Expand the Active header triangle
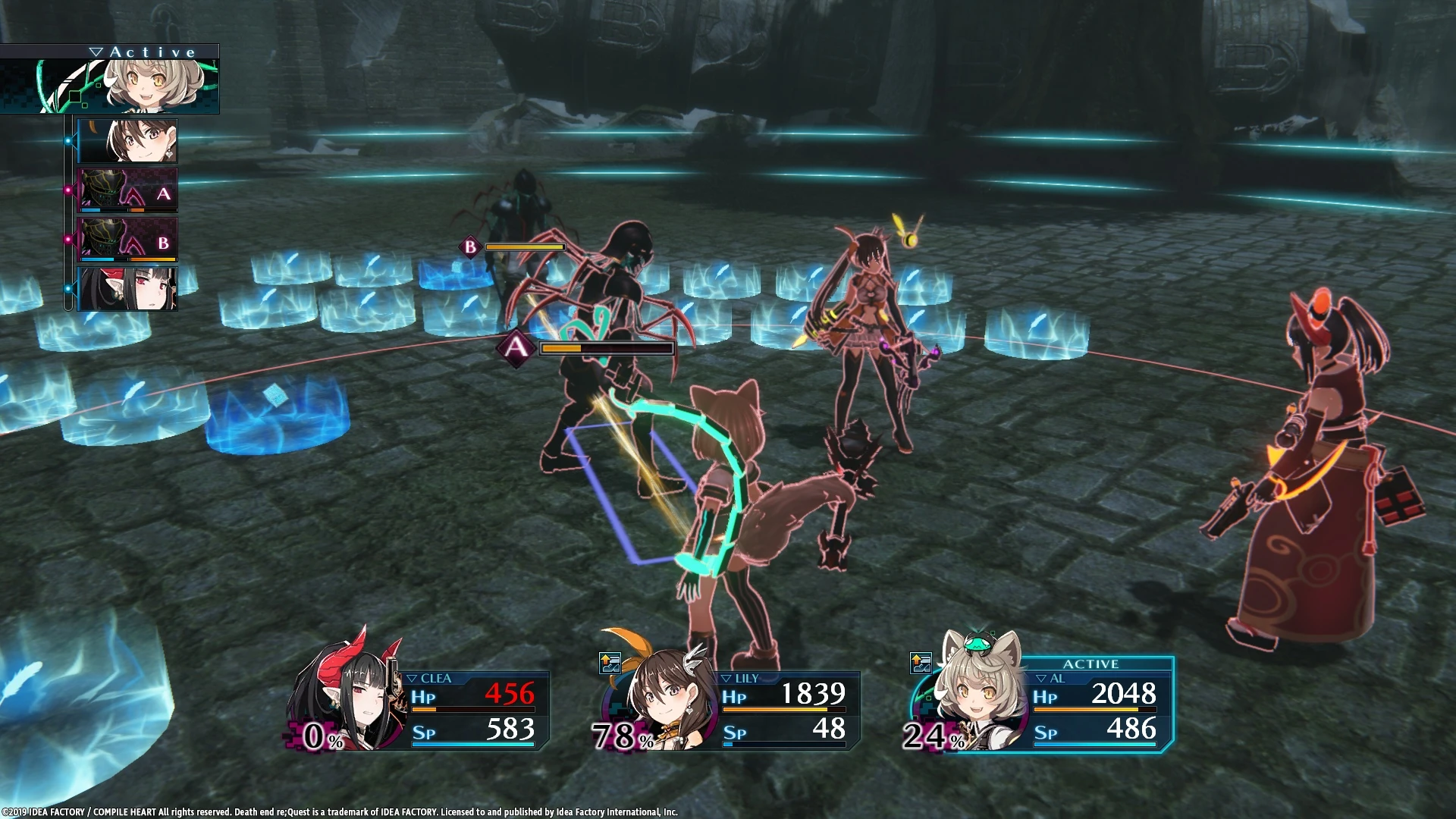 click(x=96, y=50)
